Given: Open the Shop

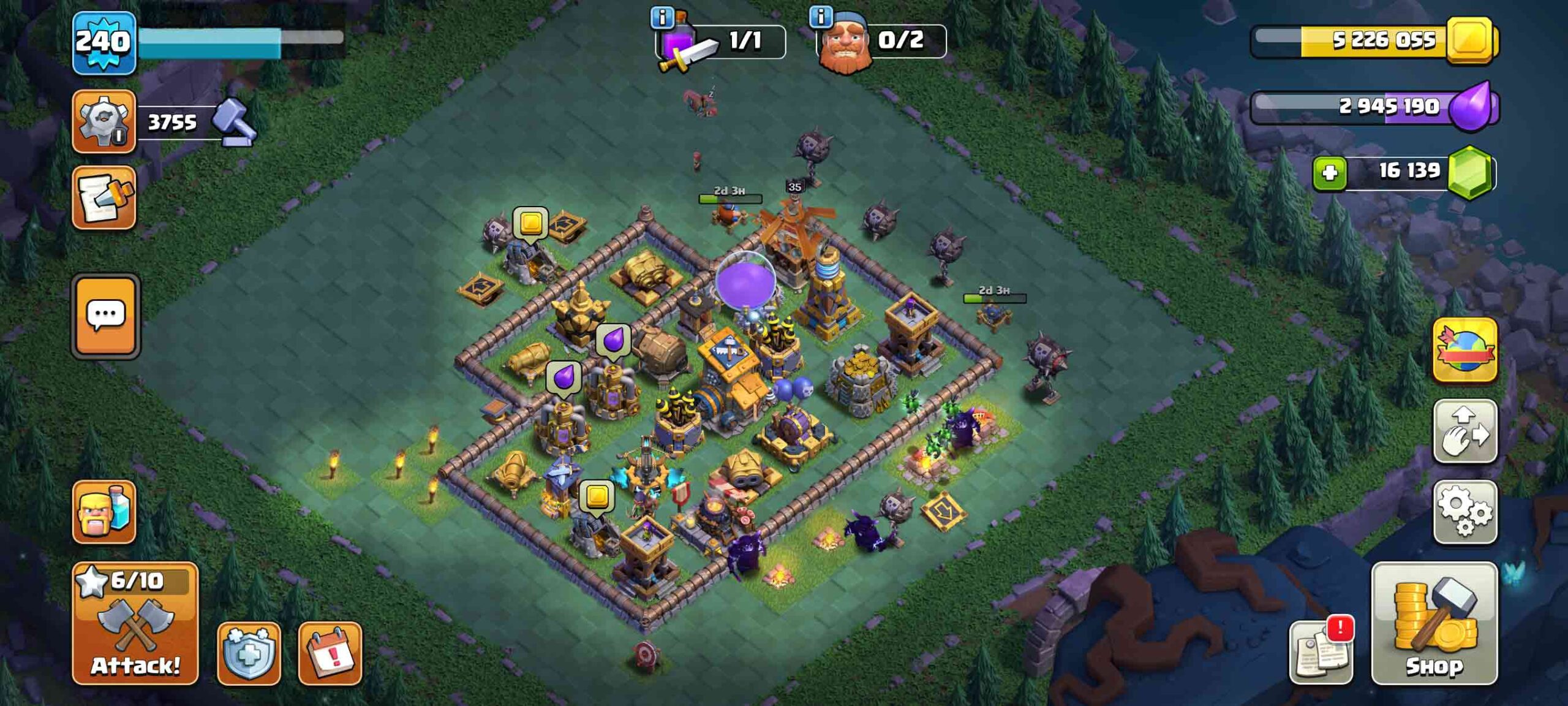Looking at the screenshot, I should 1434,623.
